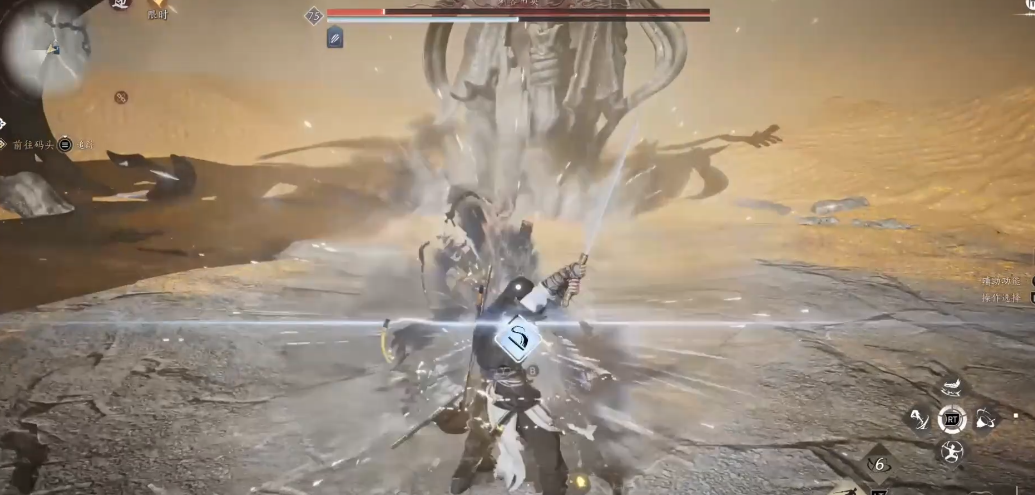Select the diamond item slot showing 6
The width and height of the screenshot is (1035, 495).
(878, 464)
